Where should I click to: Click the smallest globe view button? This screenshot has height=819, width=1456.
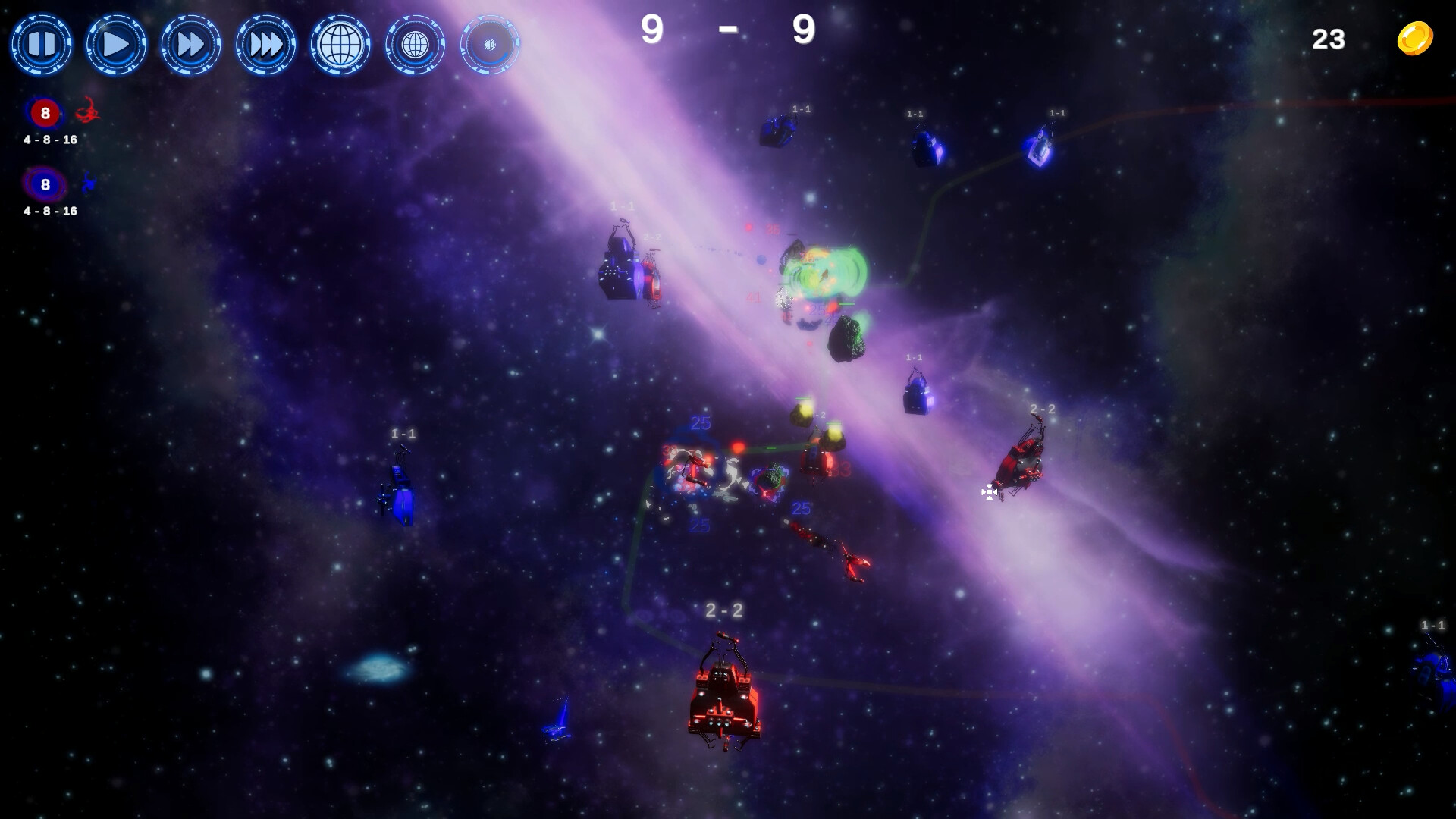tap(490, 45)
